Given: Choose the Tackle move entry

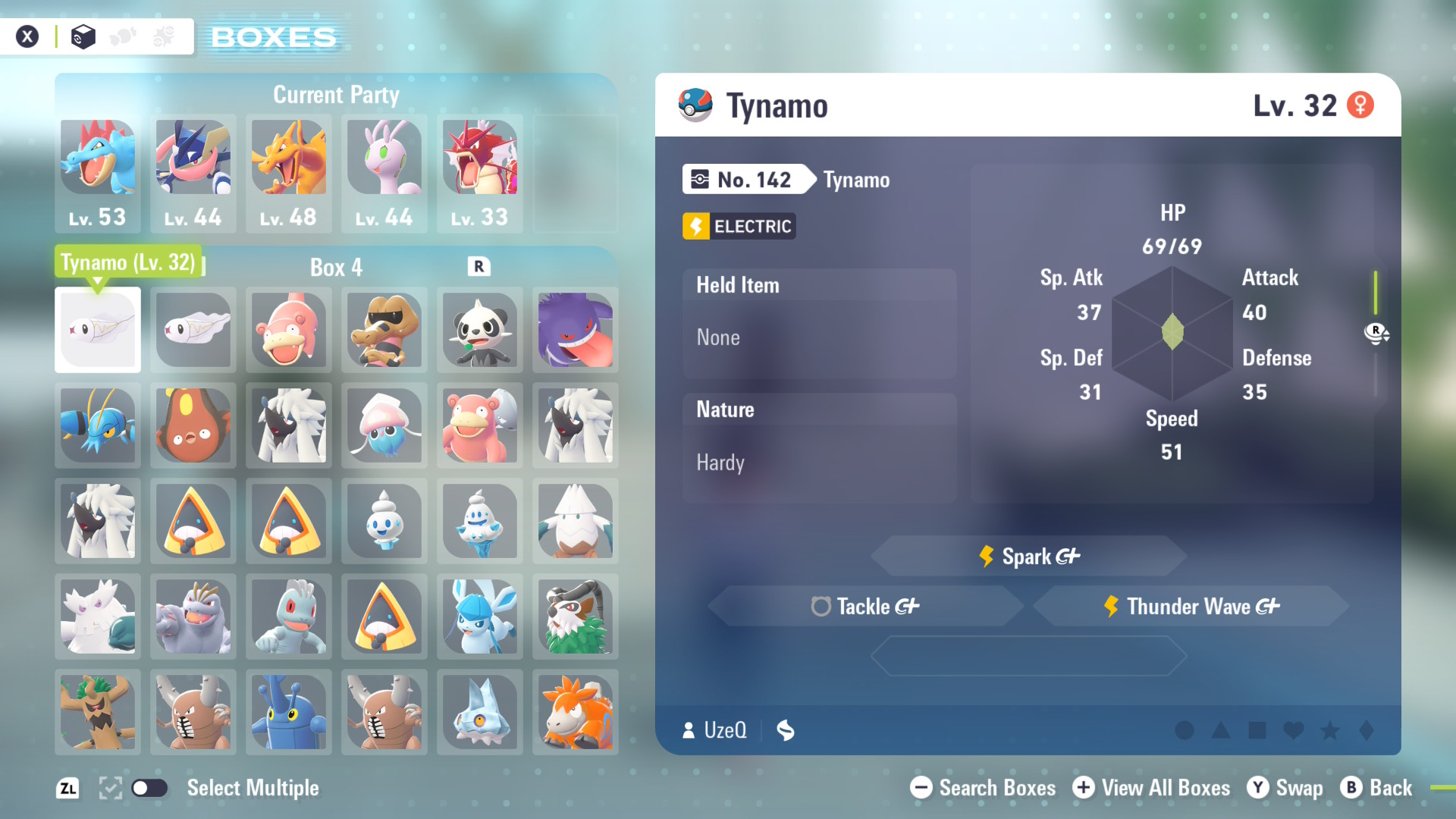Looking at the screenshot, I should (865, 606).
